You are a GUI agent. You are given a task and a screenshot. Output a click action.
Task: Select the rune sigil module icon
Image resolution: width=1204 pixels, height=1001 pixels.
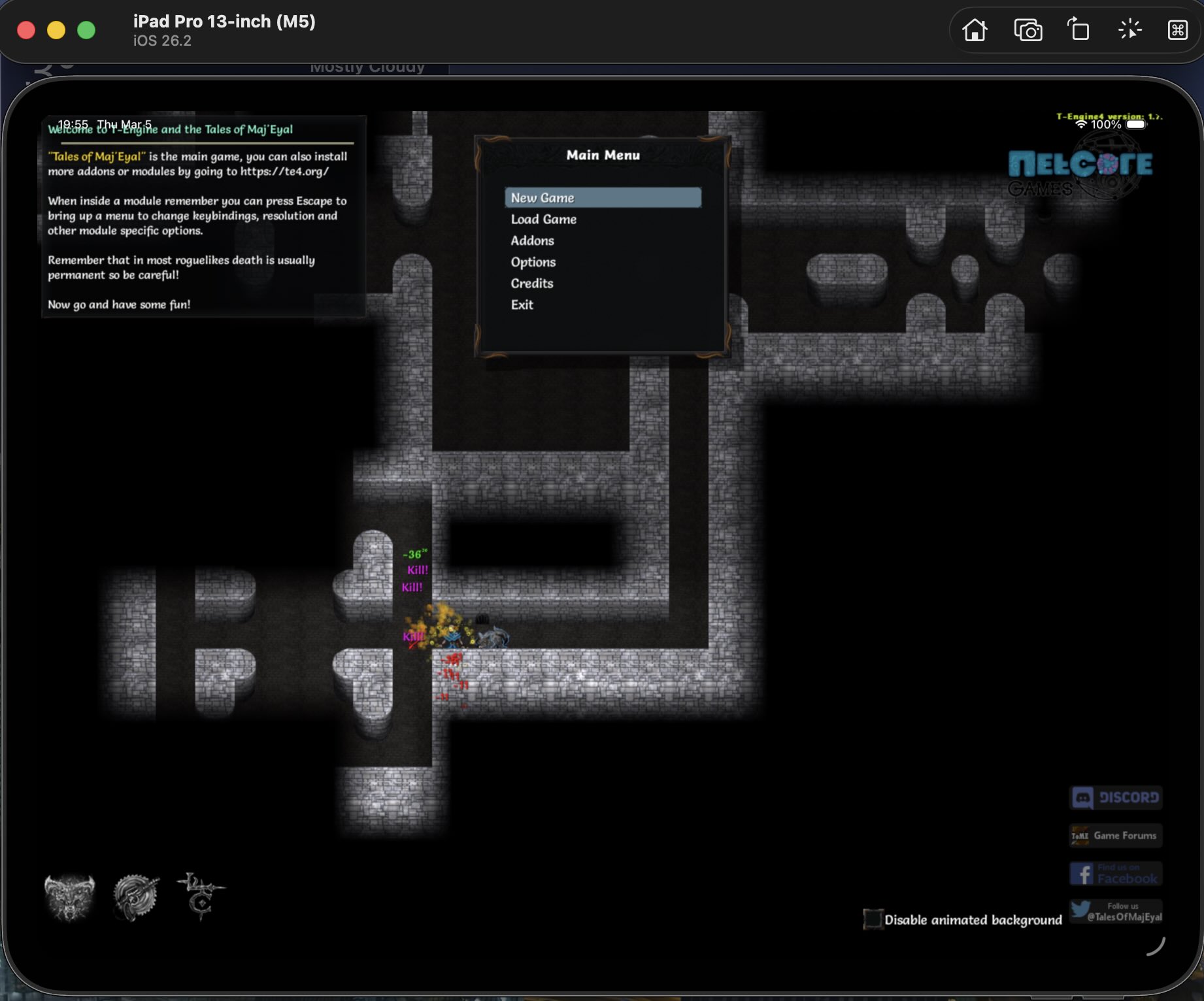click(x=201, y=897)
